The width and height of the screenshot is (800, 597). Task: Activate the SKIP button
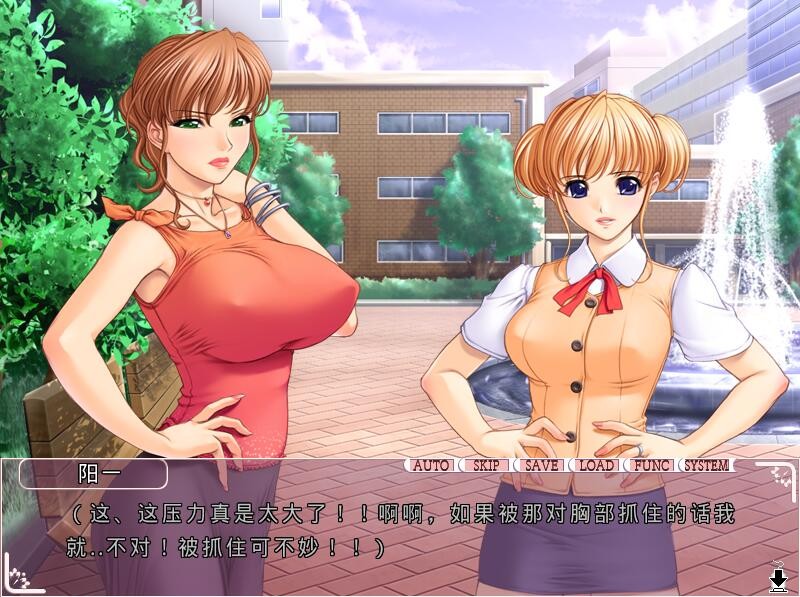[x=486, y=465]
